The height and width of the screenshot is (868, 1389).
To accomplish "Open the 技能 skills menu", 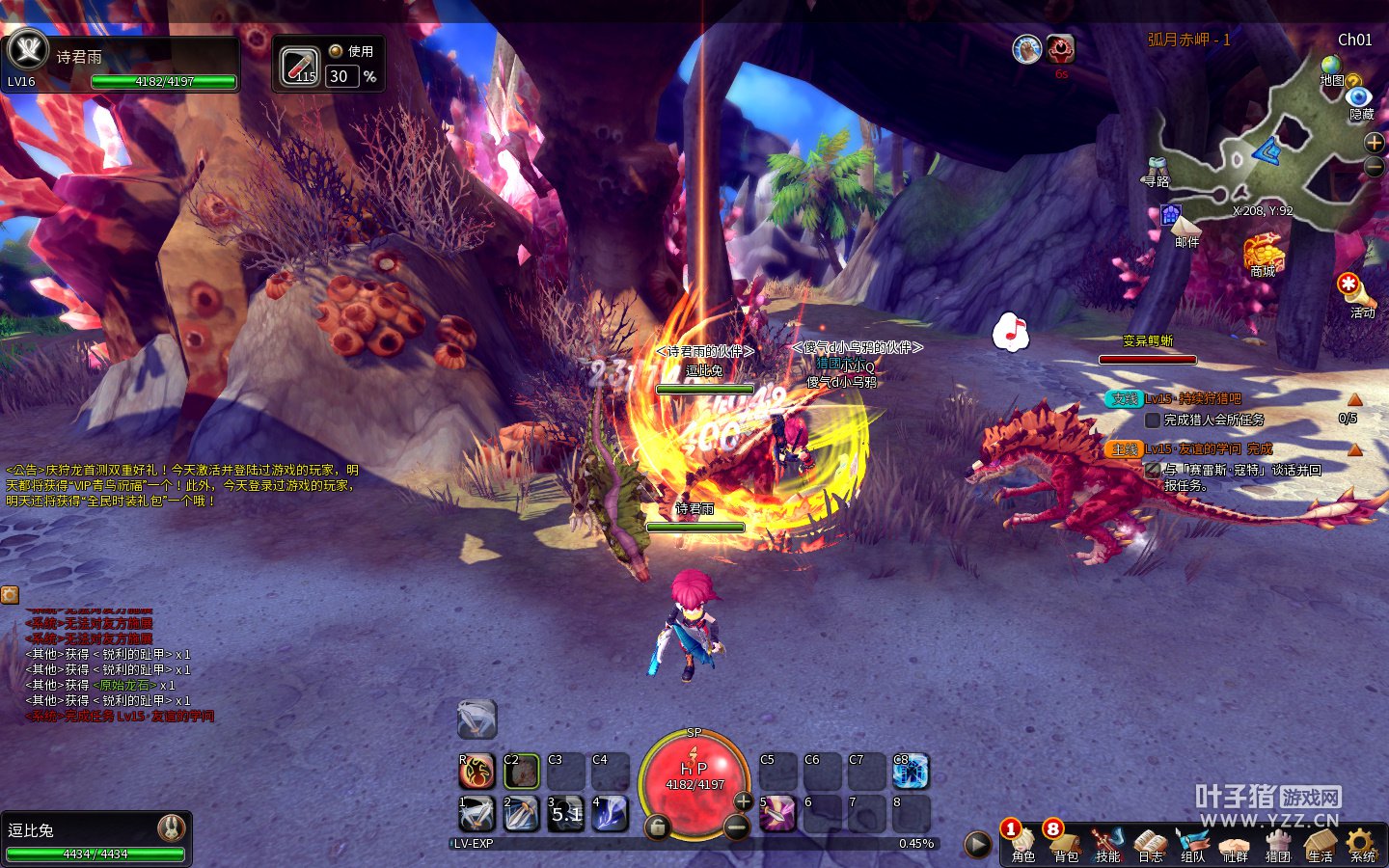I will [1107, 843].
